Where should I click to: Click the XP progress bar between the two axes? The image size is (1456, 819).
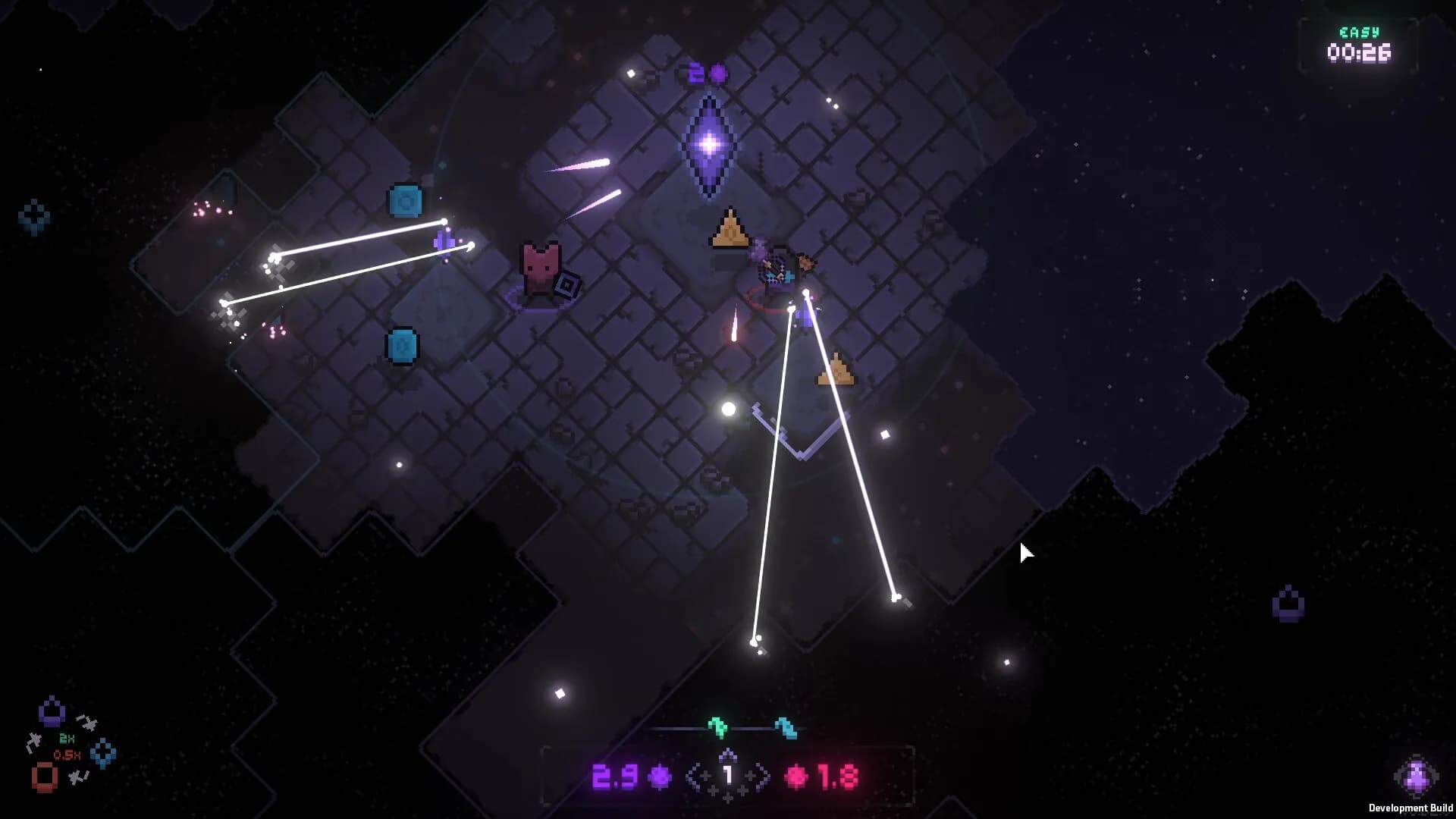(750, 729)
